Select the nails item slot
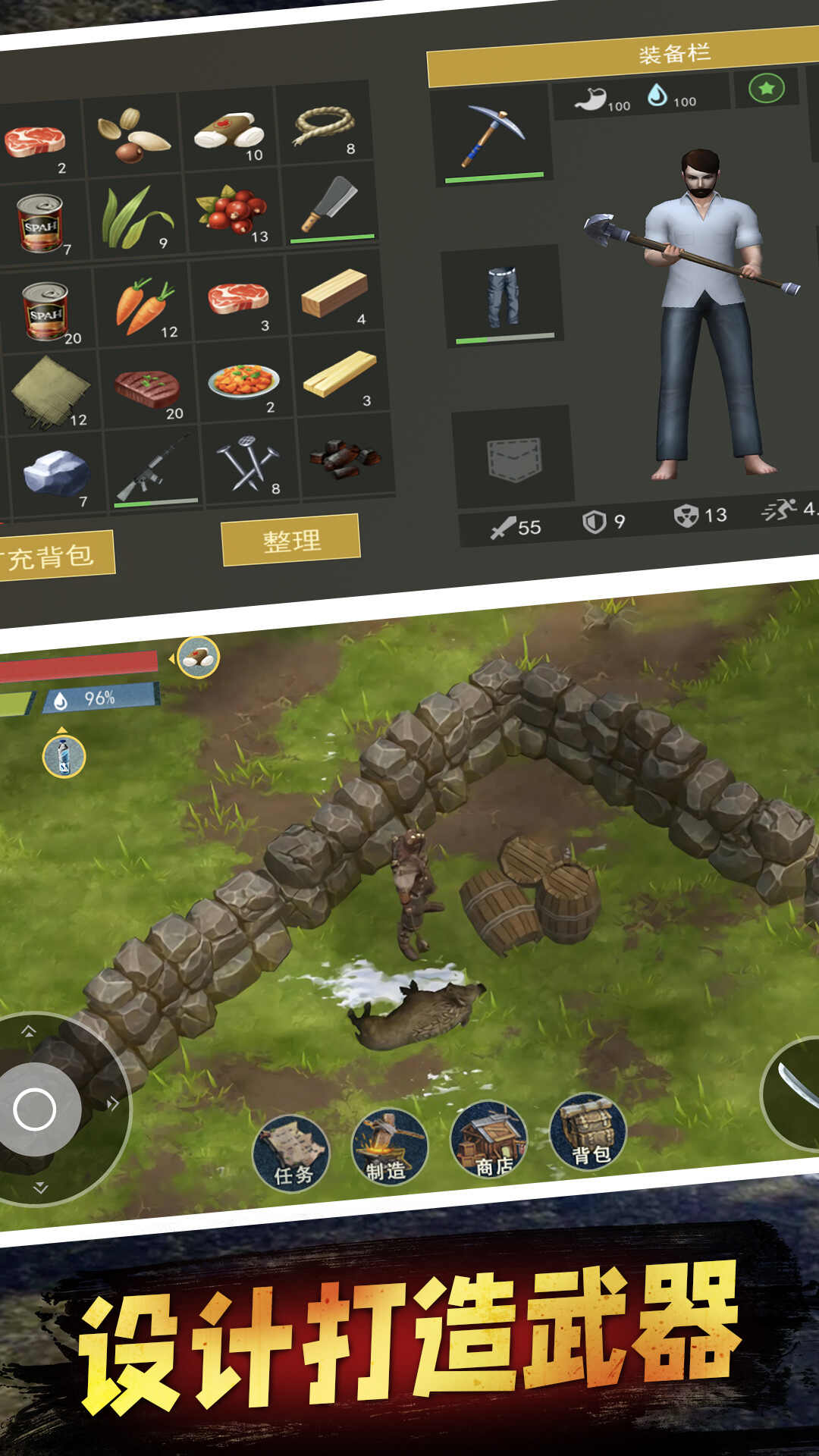This screenshot has height=1456, width=819. tap(249, 463)
